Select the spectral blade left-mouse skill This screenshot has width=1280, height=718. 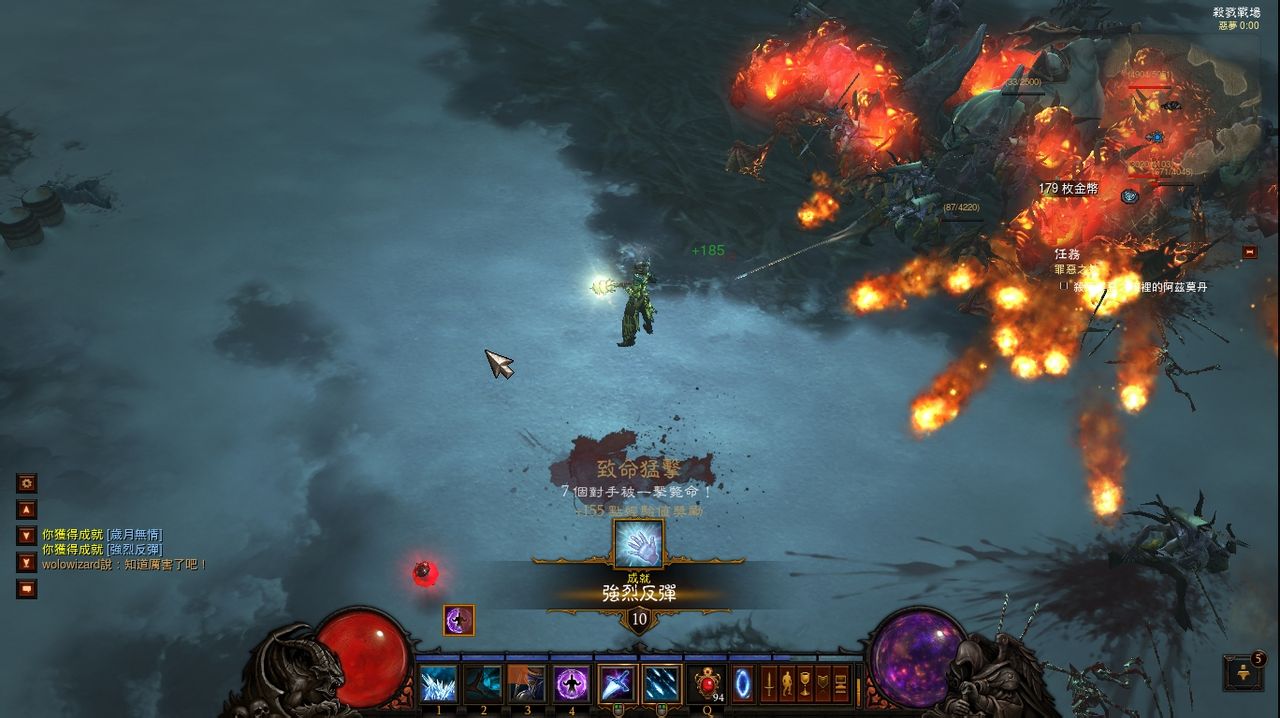[617, 684]
